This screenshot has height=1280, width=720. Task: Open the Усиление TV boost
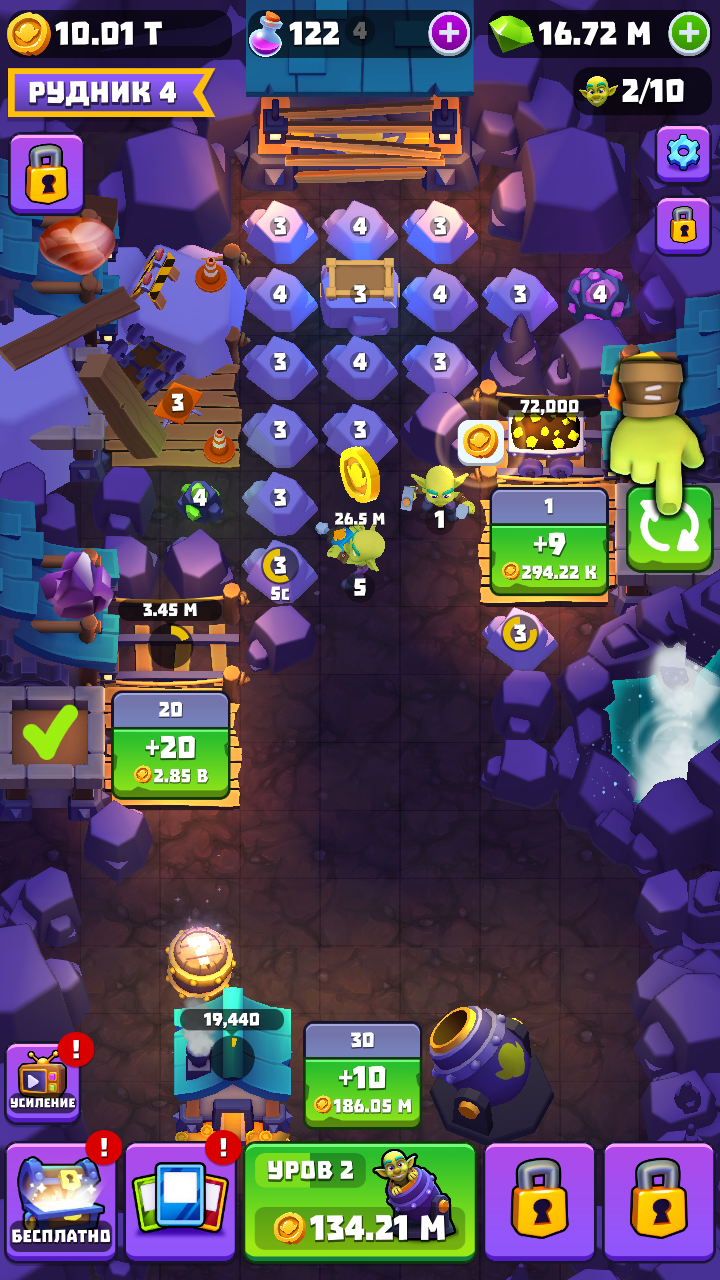coord(43,1083)
